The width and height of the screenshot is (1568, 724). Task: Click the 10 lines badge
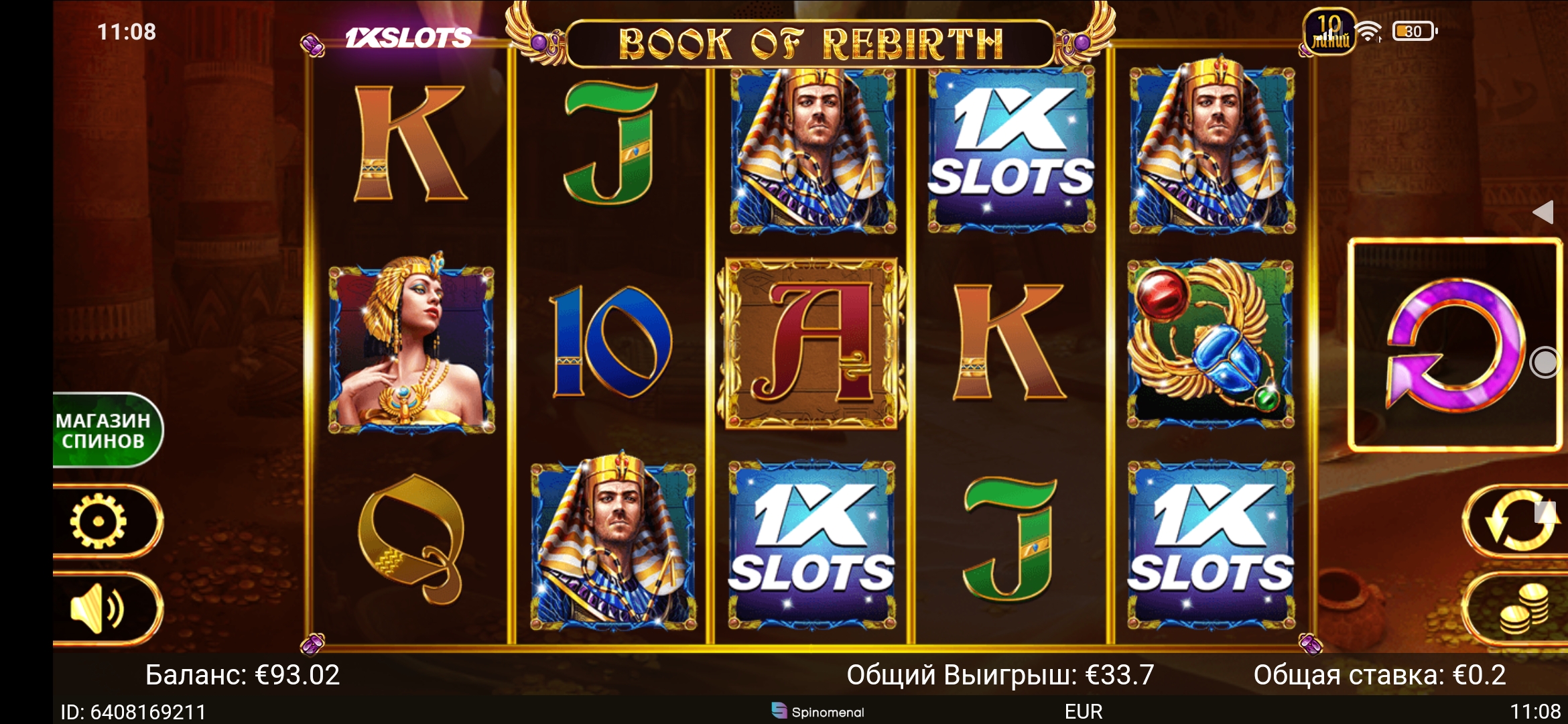1329,32
